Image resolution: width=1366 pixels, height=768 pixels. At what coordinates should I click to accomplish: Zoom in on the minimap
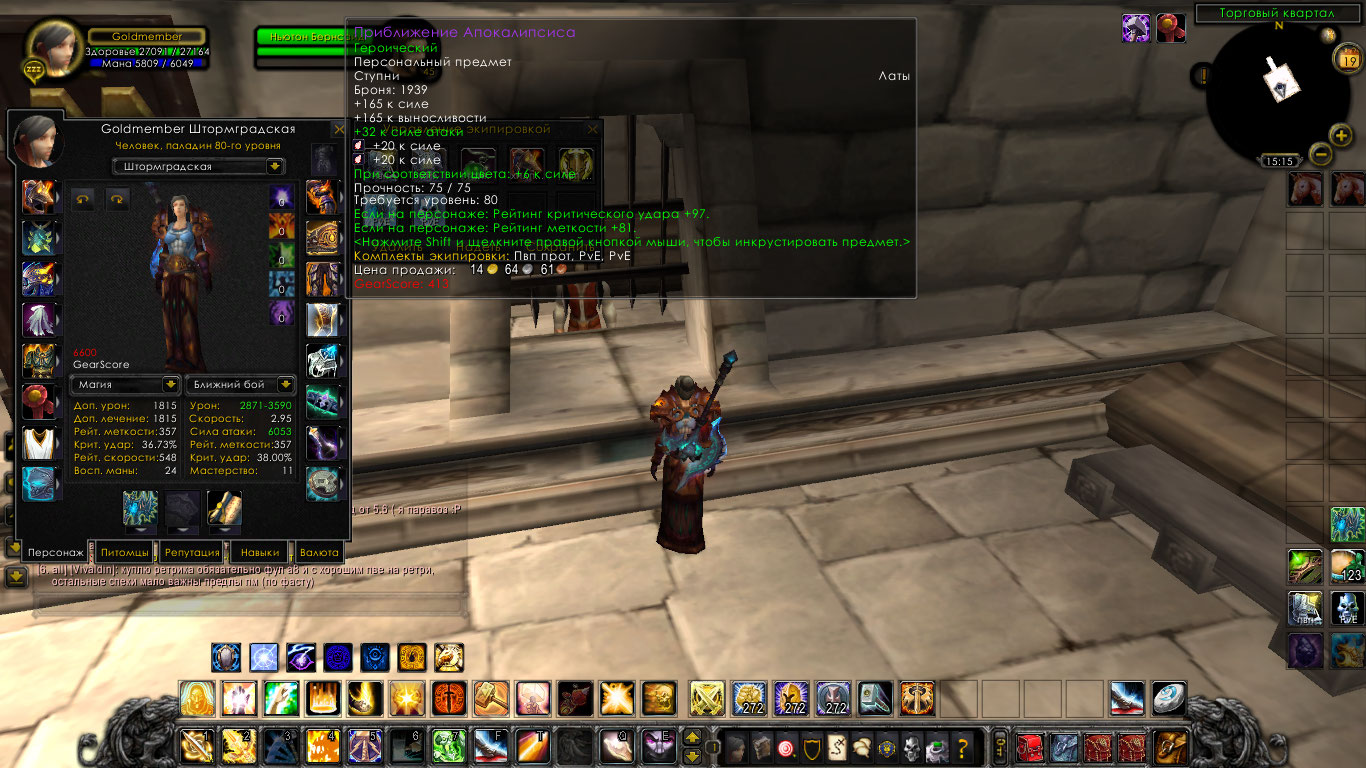1340,135
